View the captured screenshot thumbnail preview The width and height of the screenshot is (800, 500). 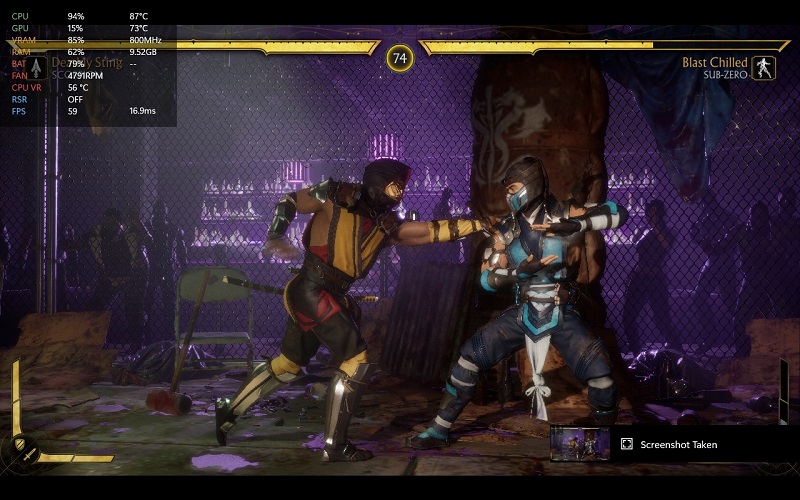tap(580, 444)
